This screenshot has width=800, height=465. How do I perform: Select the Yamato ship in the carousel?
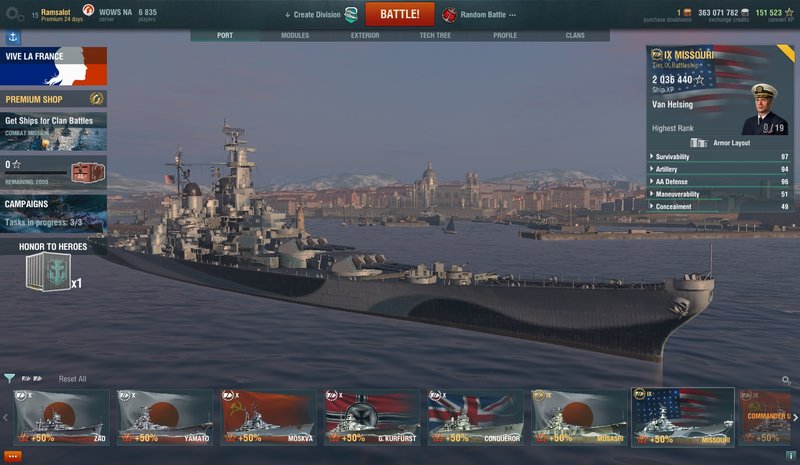pyautogui.click(x=165, y=417)
